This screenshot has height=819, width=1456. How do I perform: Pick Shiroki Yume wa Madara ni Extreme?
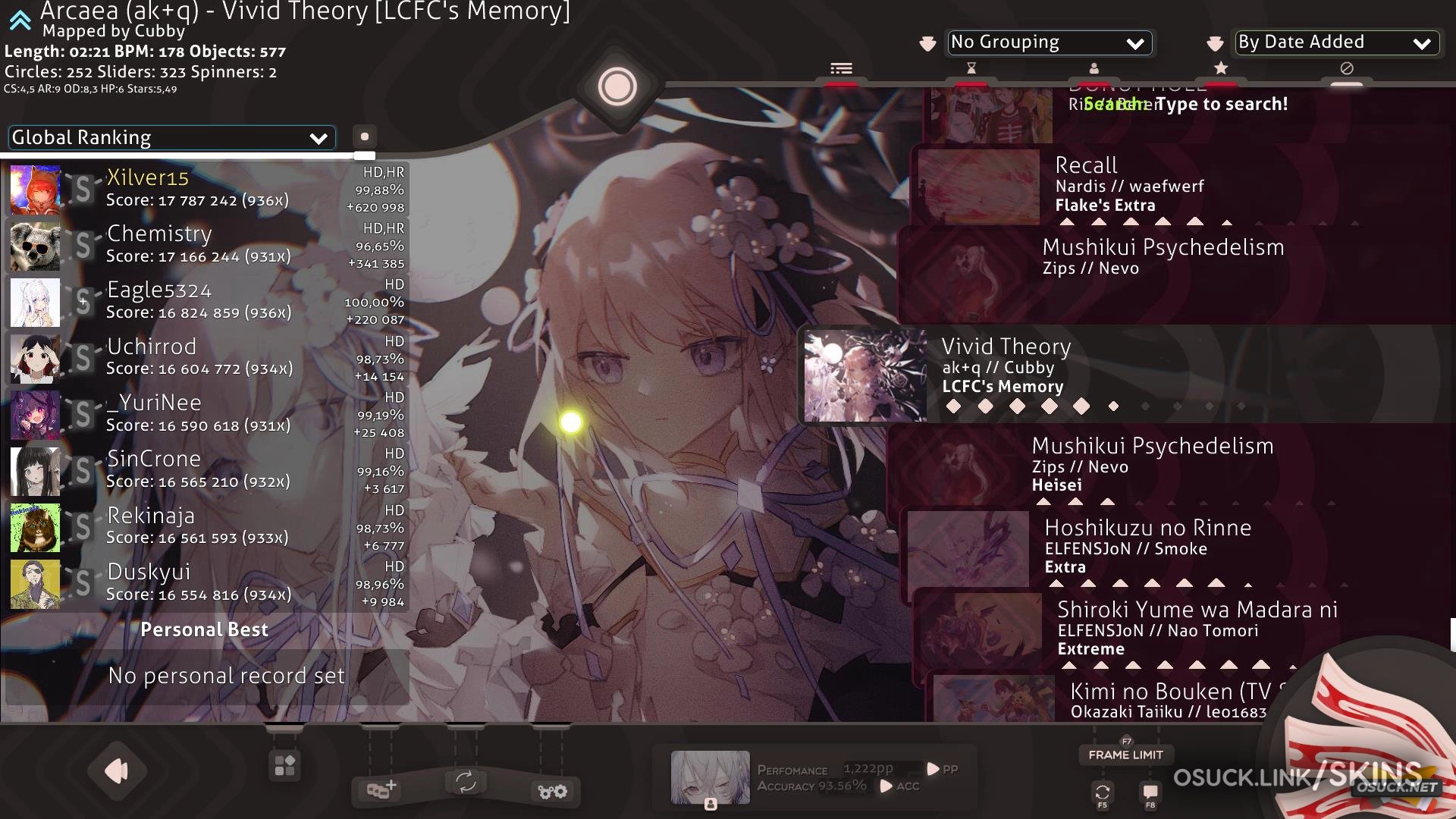(1183, 628)
